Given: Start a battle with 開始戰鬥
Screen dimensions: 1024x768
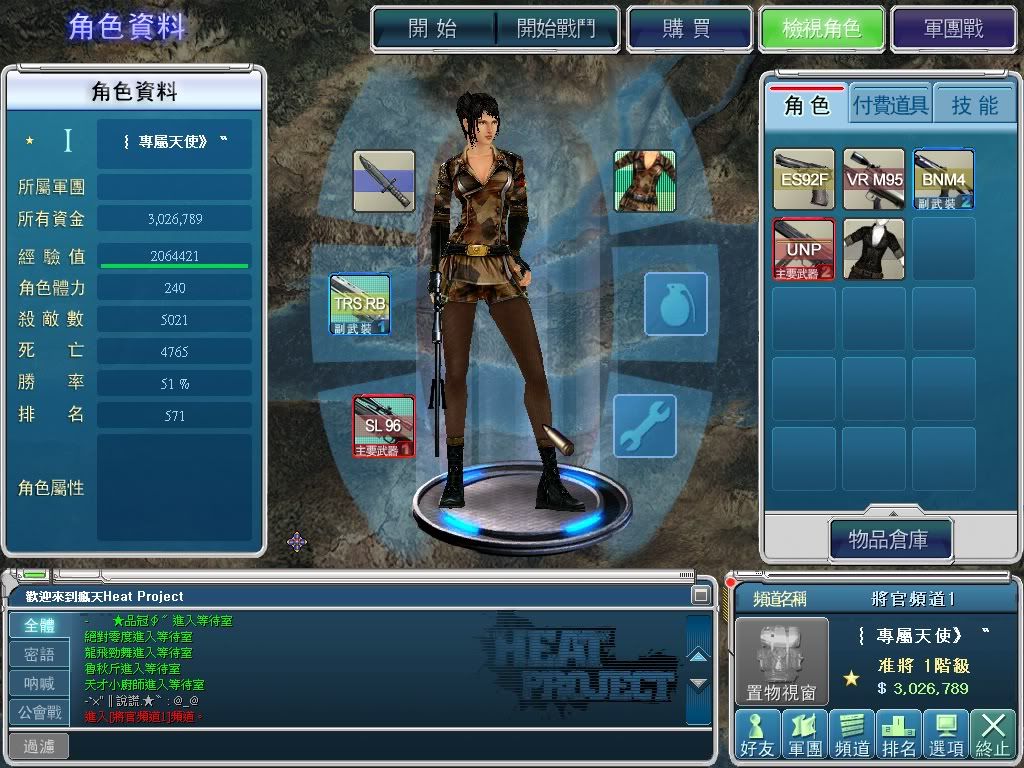Looking at the screenshot, I should tap(556, 29).
